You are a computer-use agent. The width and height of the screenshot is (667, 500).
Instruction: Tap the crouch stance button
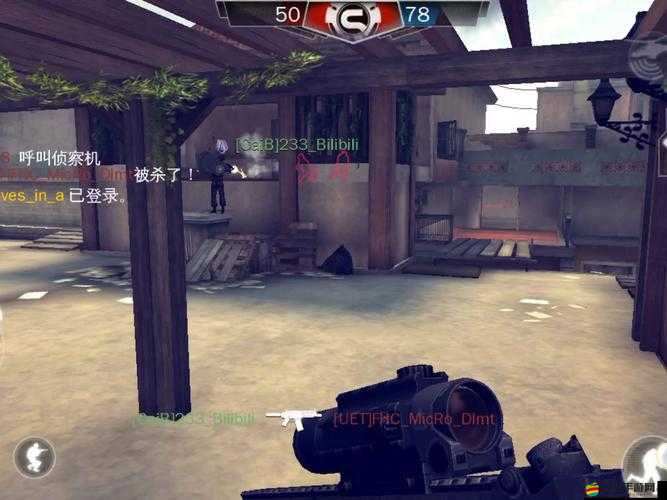[x=34, y=459]
